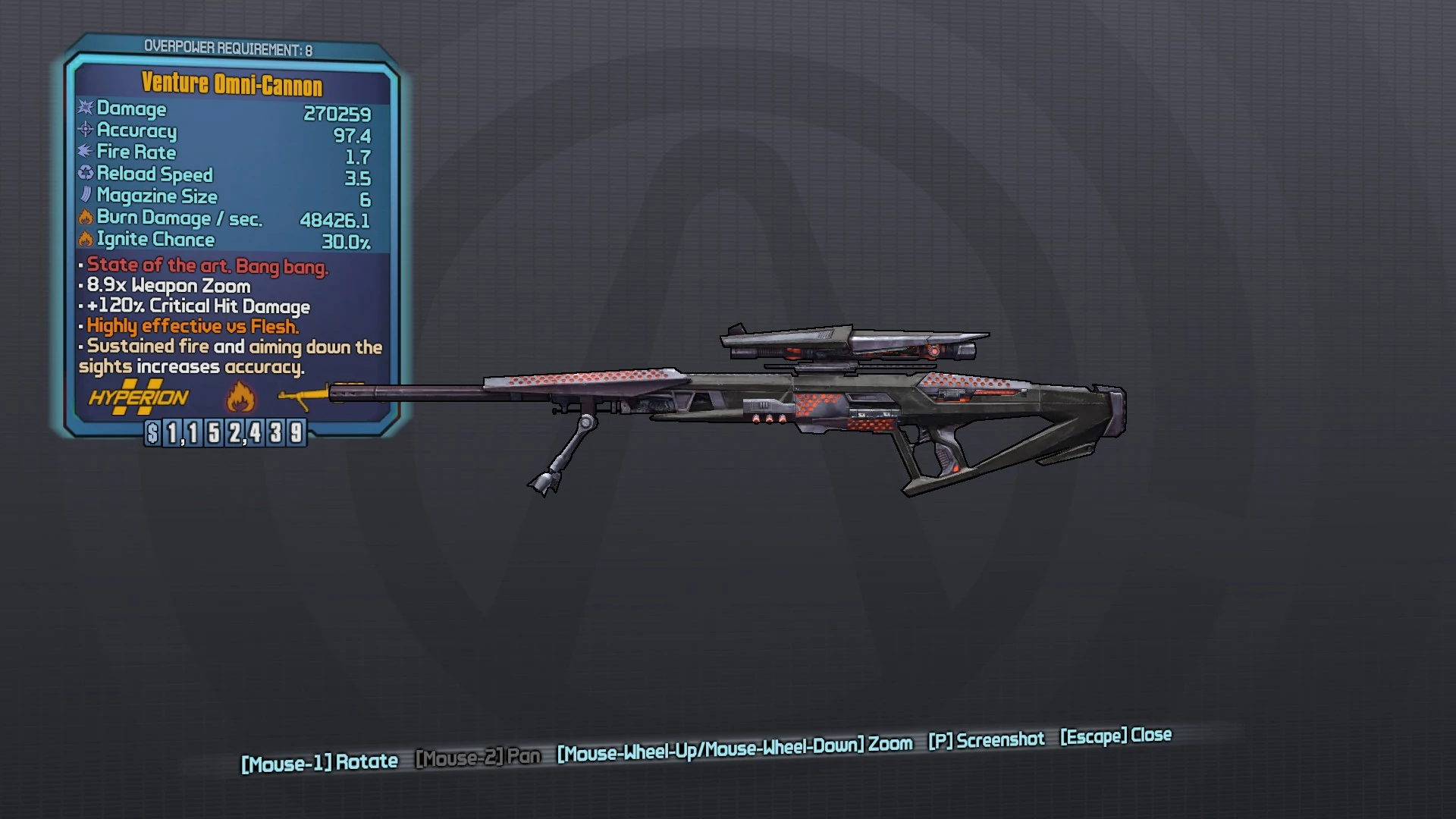This screenshot has width=1456, height=819.
Task: Select the Hyperion manufacturer logo
Action: point(136,397)
